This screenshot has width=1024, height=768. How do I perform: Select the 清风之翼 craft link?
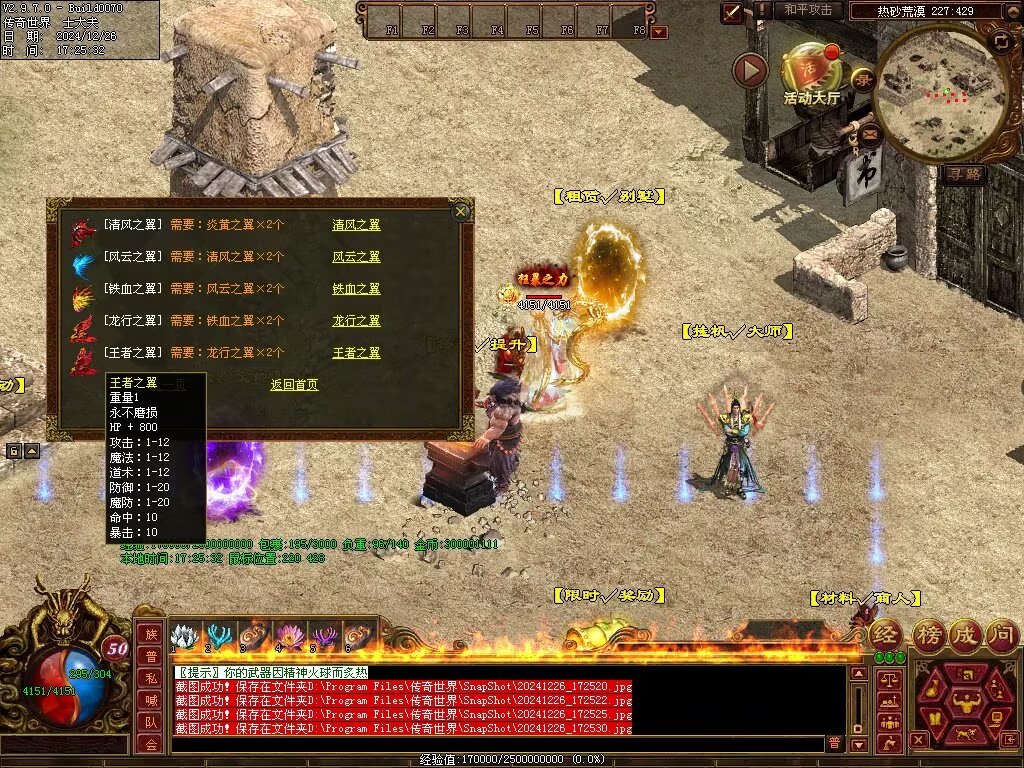point(356,225)
